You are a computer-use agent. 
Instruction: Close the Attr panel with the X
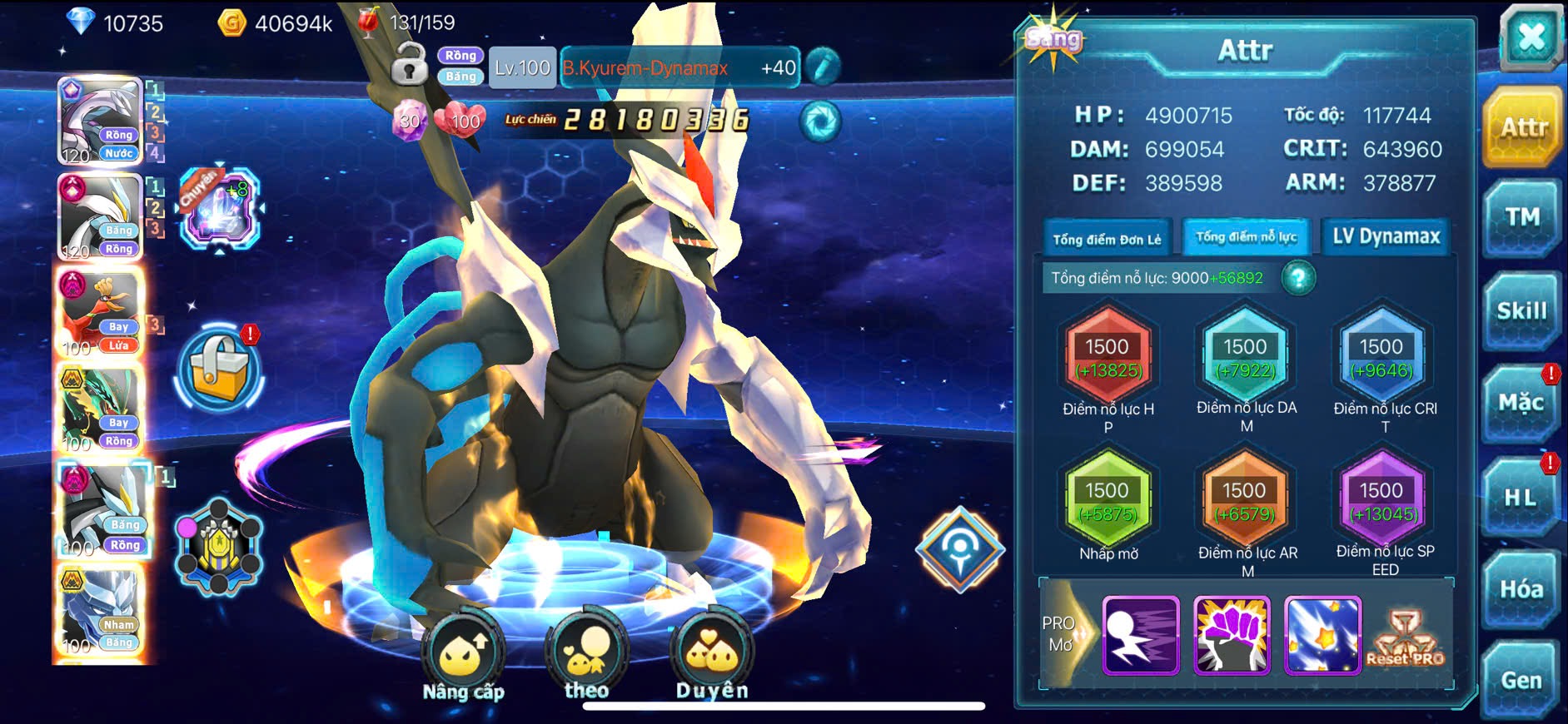pyautogui.click(x=1531, y=37)
